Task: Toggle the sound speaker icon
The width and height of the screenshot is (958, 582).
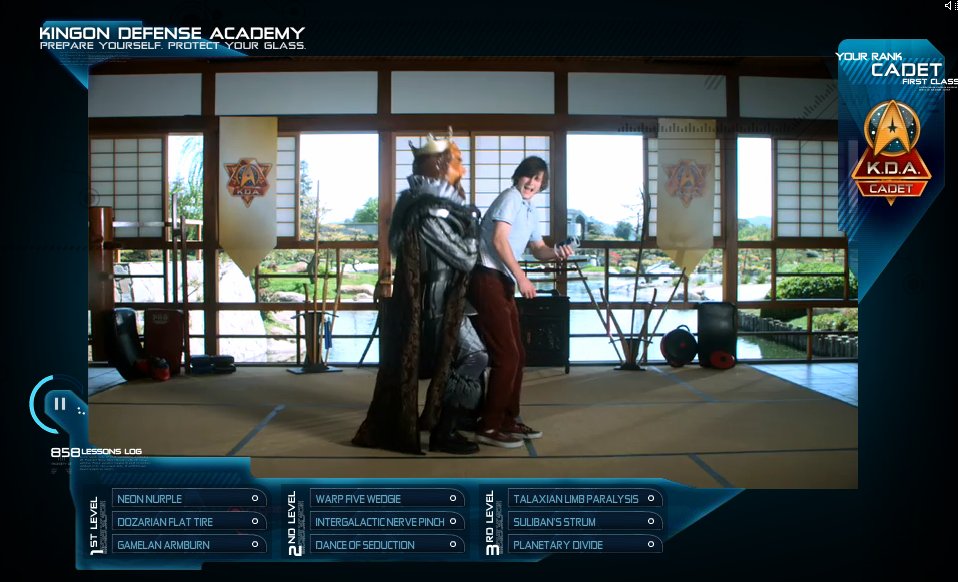Action: tap(948, 6)
